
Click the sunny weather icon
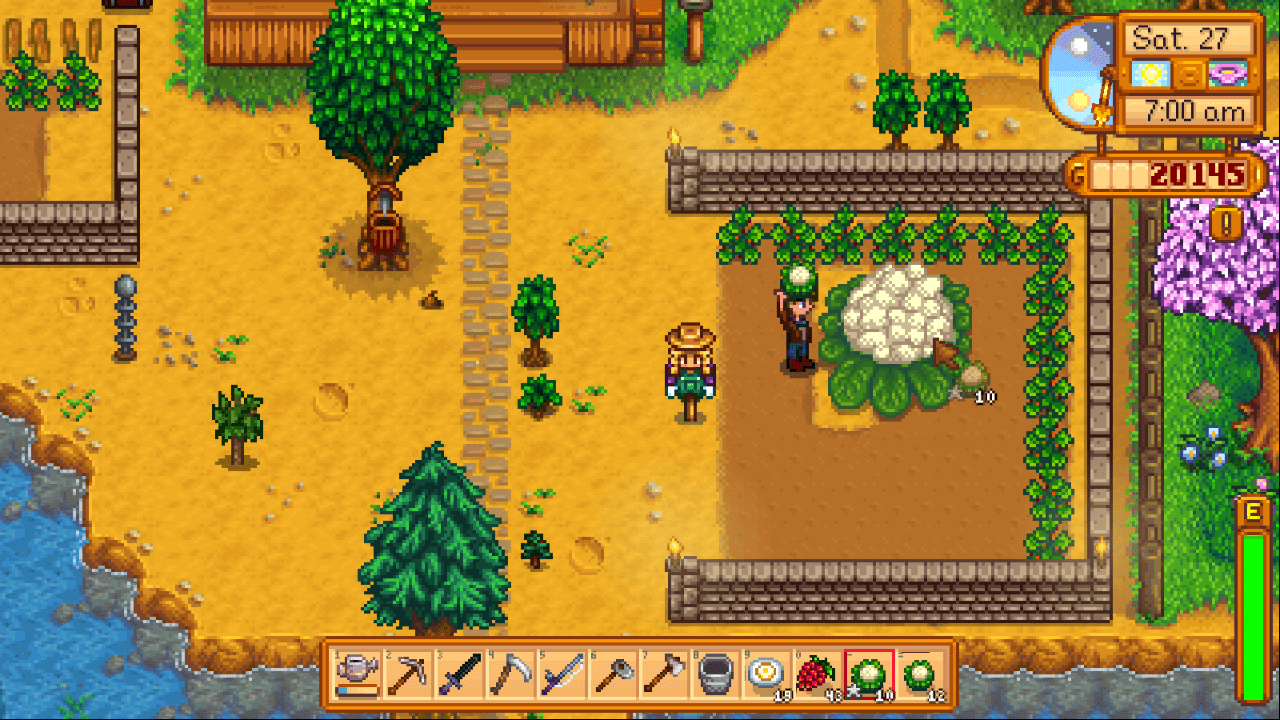pos(1150,73)
